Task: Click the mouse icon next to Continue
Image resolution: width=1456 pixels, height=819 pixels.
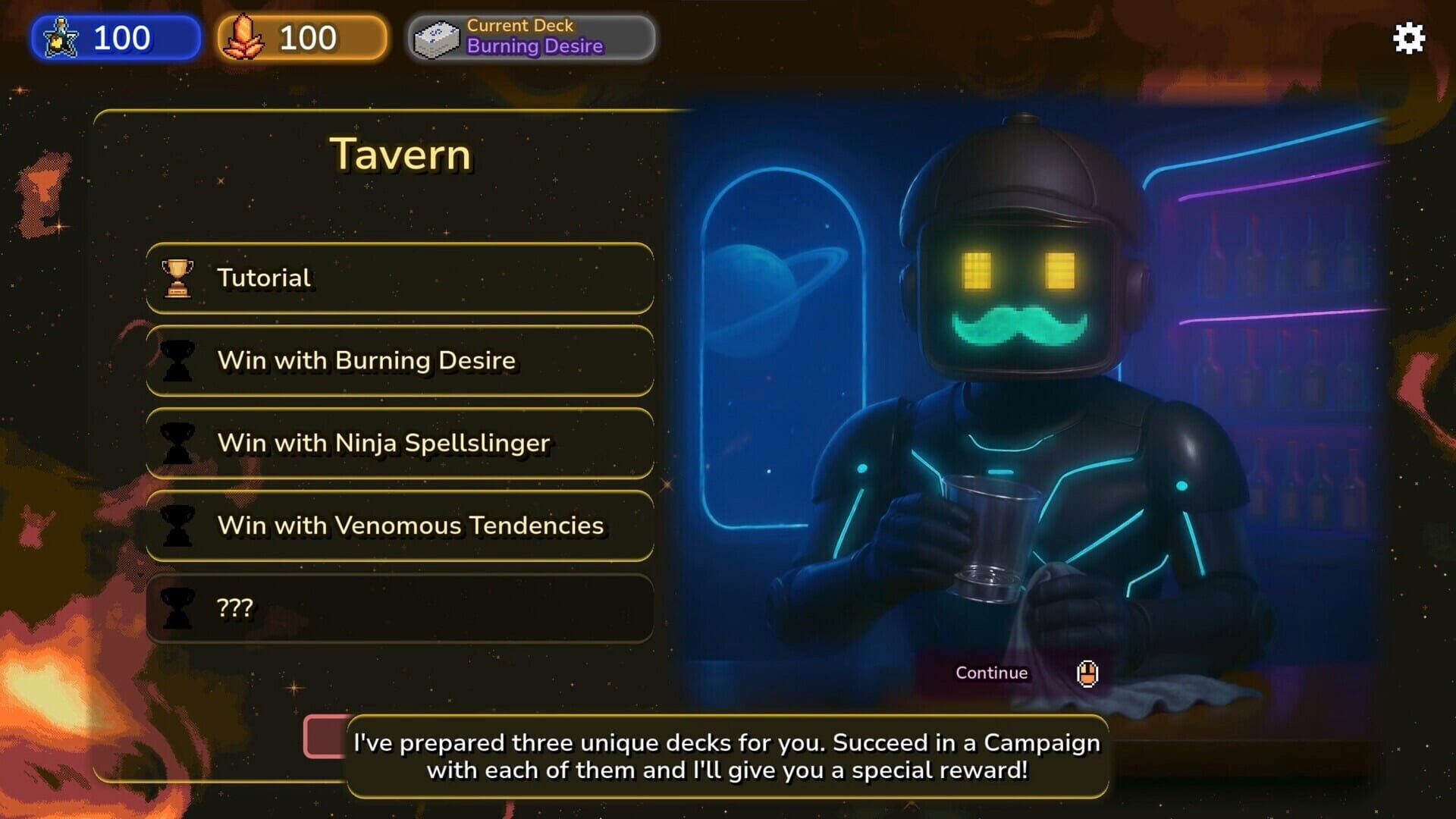Action: 1087,673
